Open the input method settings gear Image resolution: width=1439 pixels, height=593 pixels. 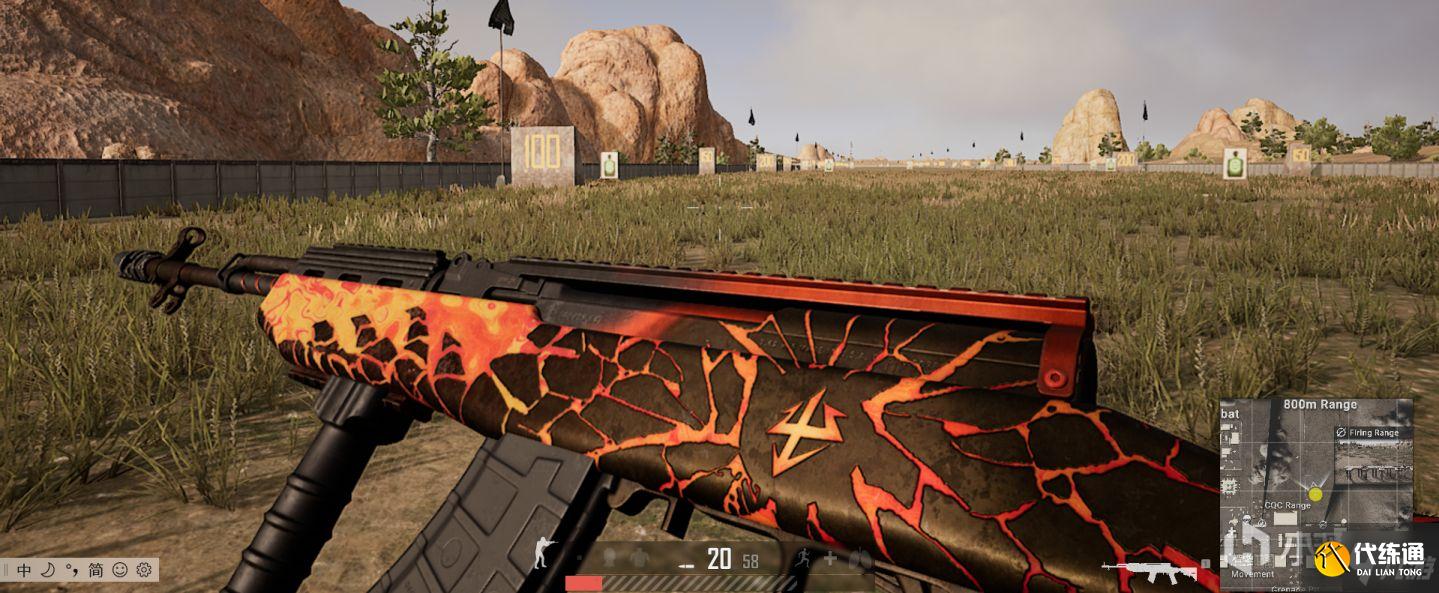[x=144, y=570]
